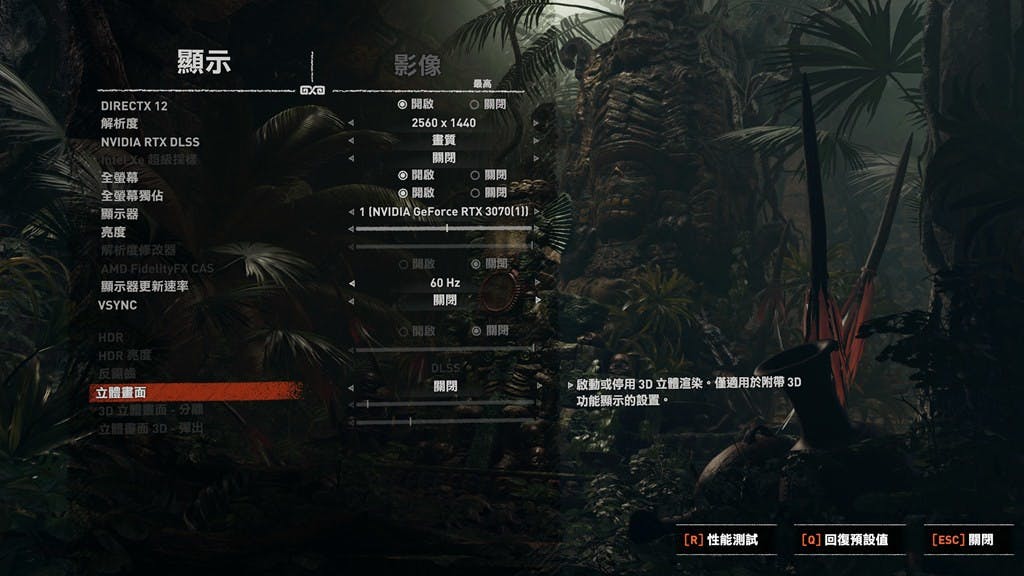Click the right arrow for 解析度
This screenshot has width=1024, height=576.
[537, 123]
